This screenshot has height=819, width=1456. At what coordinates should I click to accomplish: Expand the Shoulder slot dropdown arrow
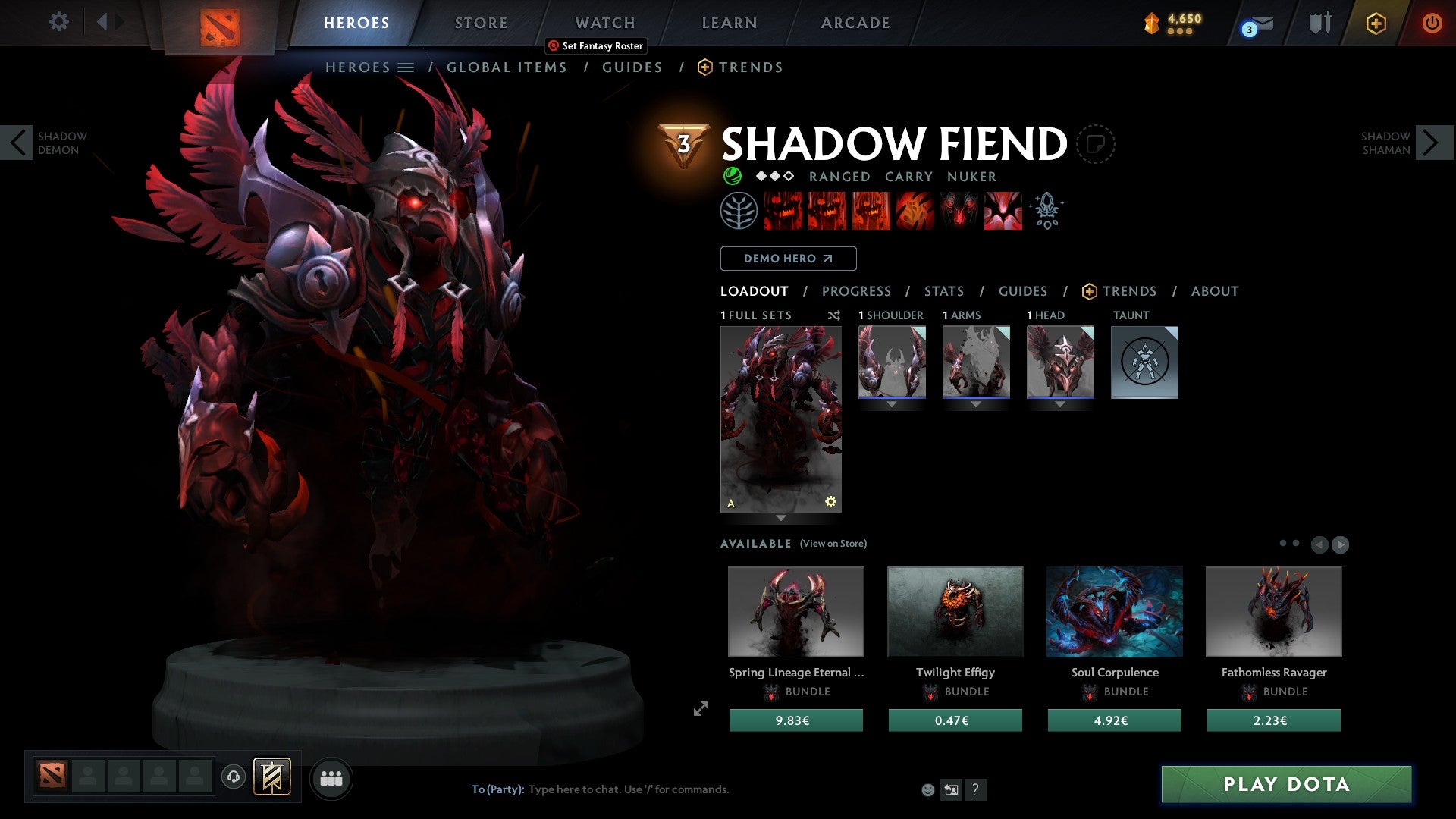click(892, 404)
